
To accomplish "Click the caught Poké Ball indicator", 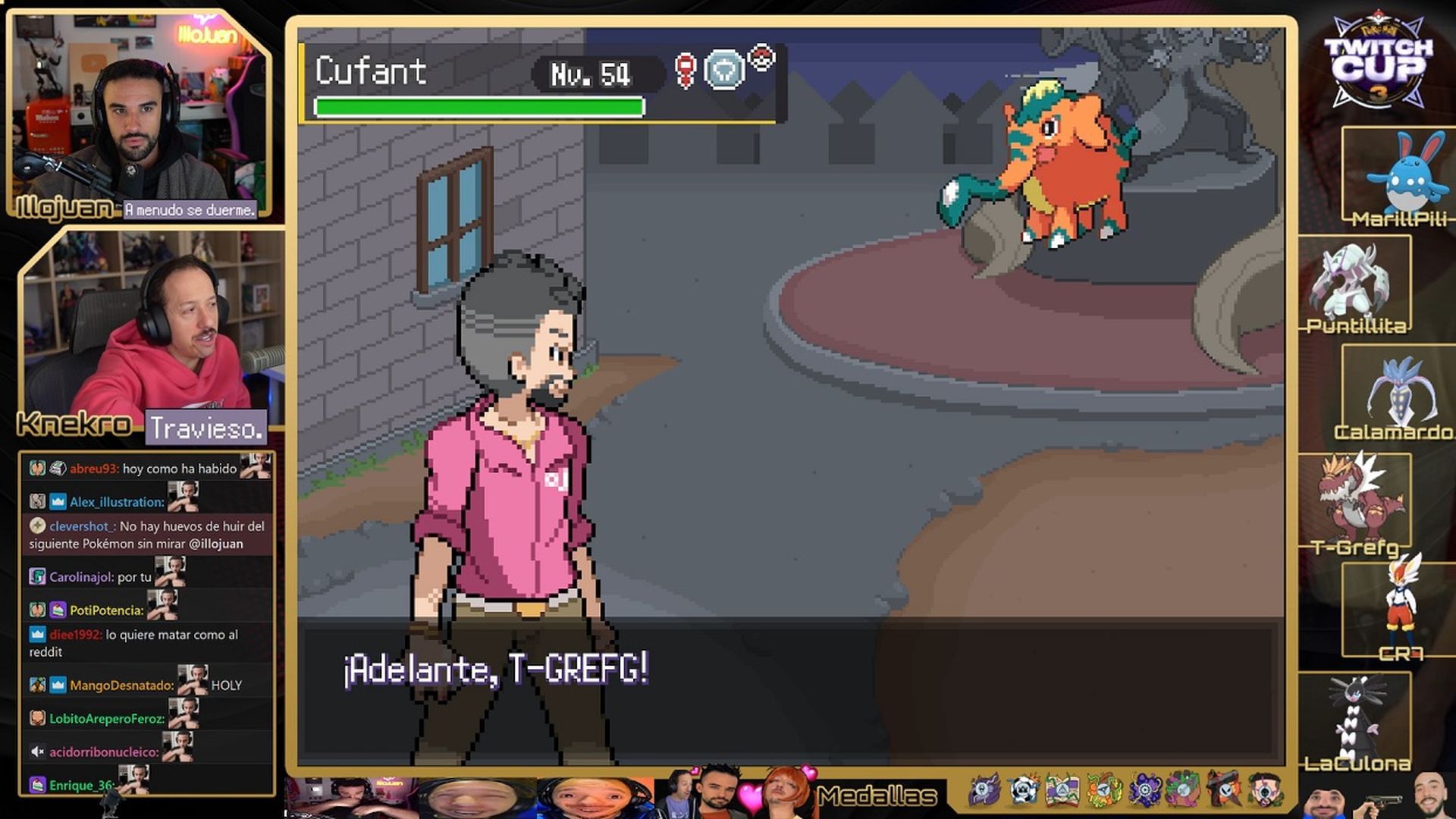I will point(761,58).
